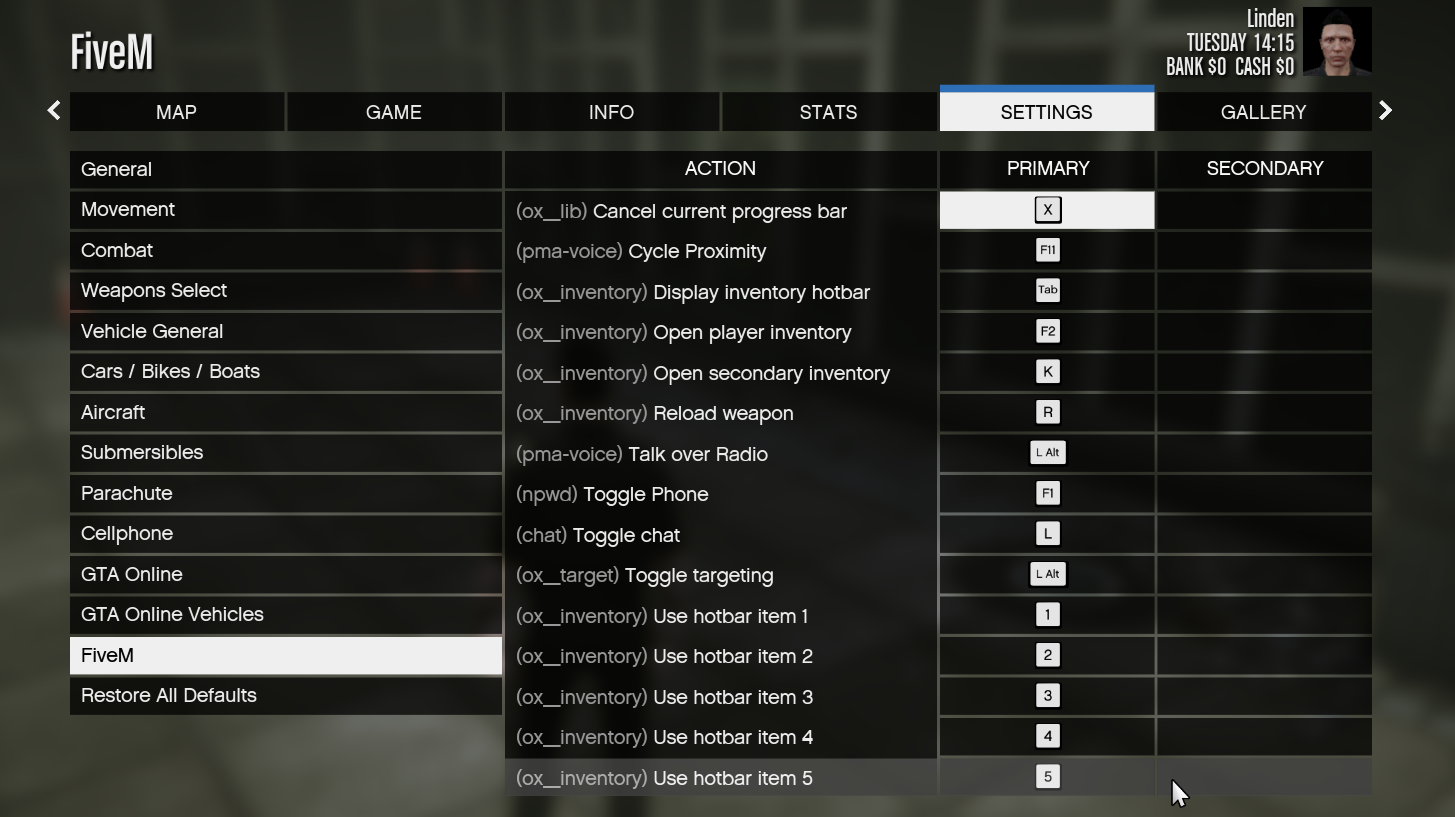Go to the STATS tab
The width and height of the screenshot is (1455, 817).
pos(828,112)
